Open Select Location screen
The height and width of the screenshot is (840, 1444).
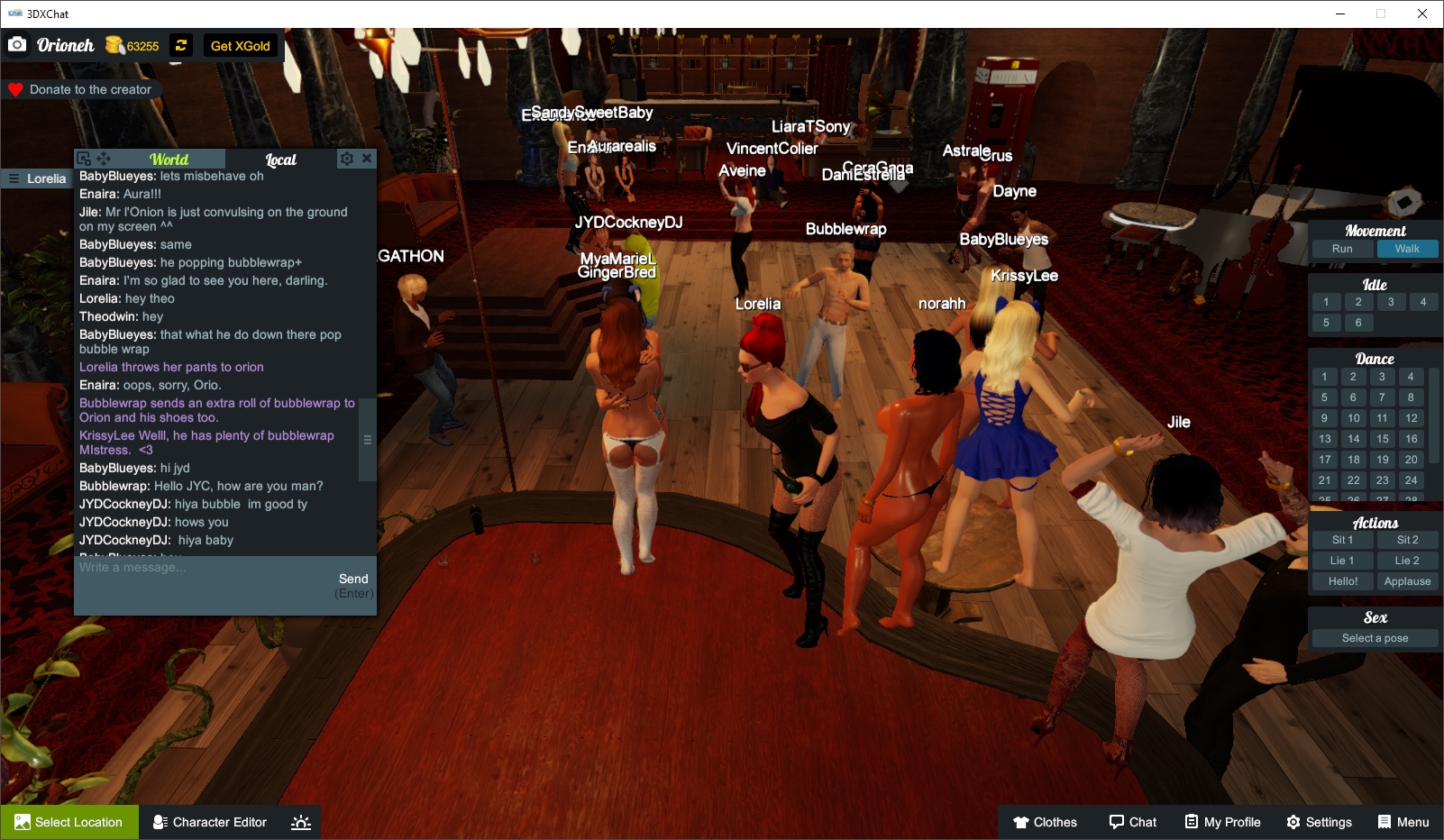[69, 821]
